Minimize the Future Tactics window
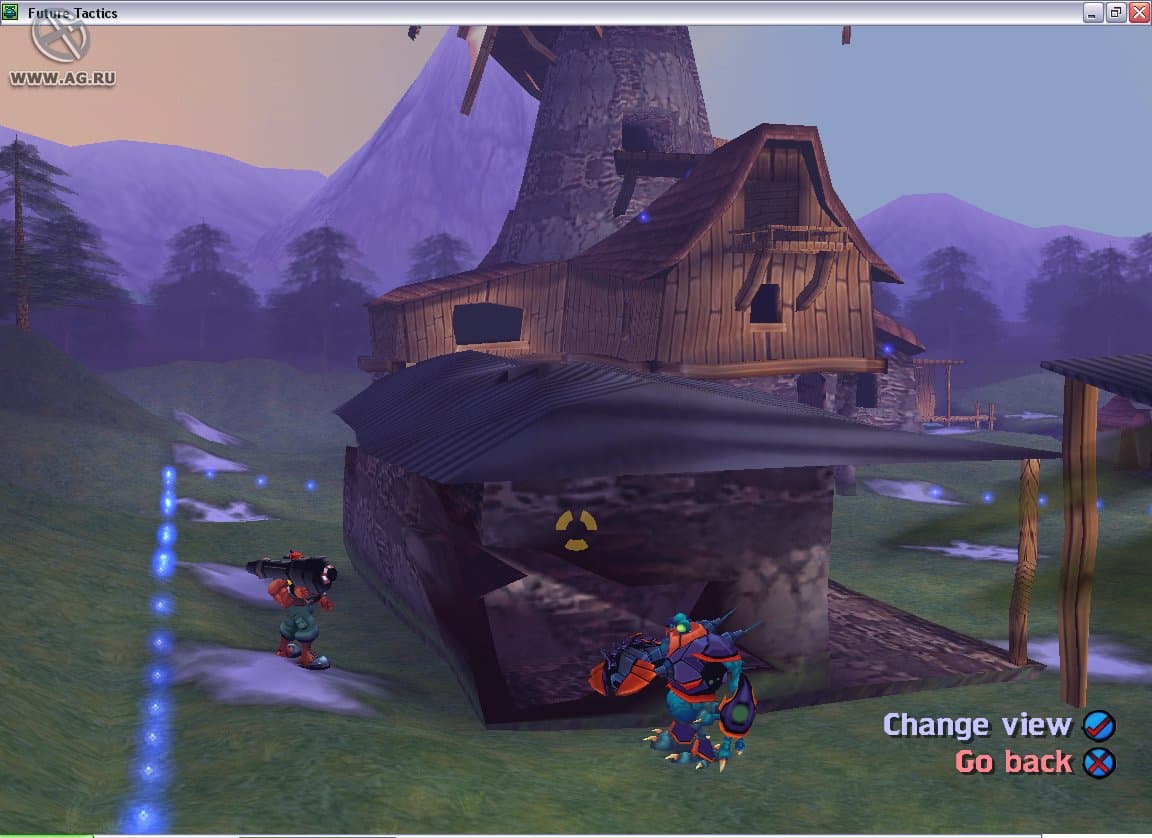This screenshot has width=1152, height=838. pos(1094,12)
